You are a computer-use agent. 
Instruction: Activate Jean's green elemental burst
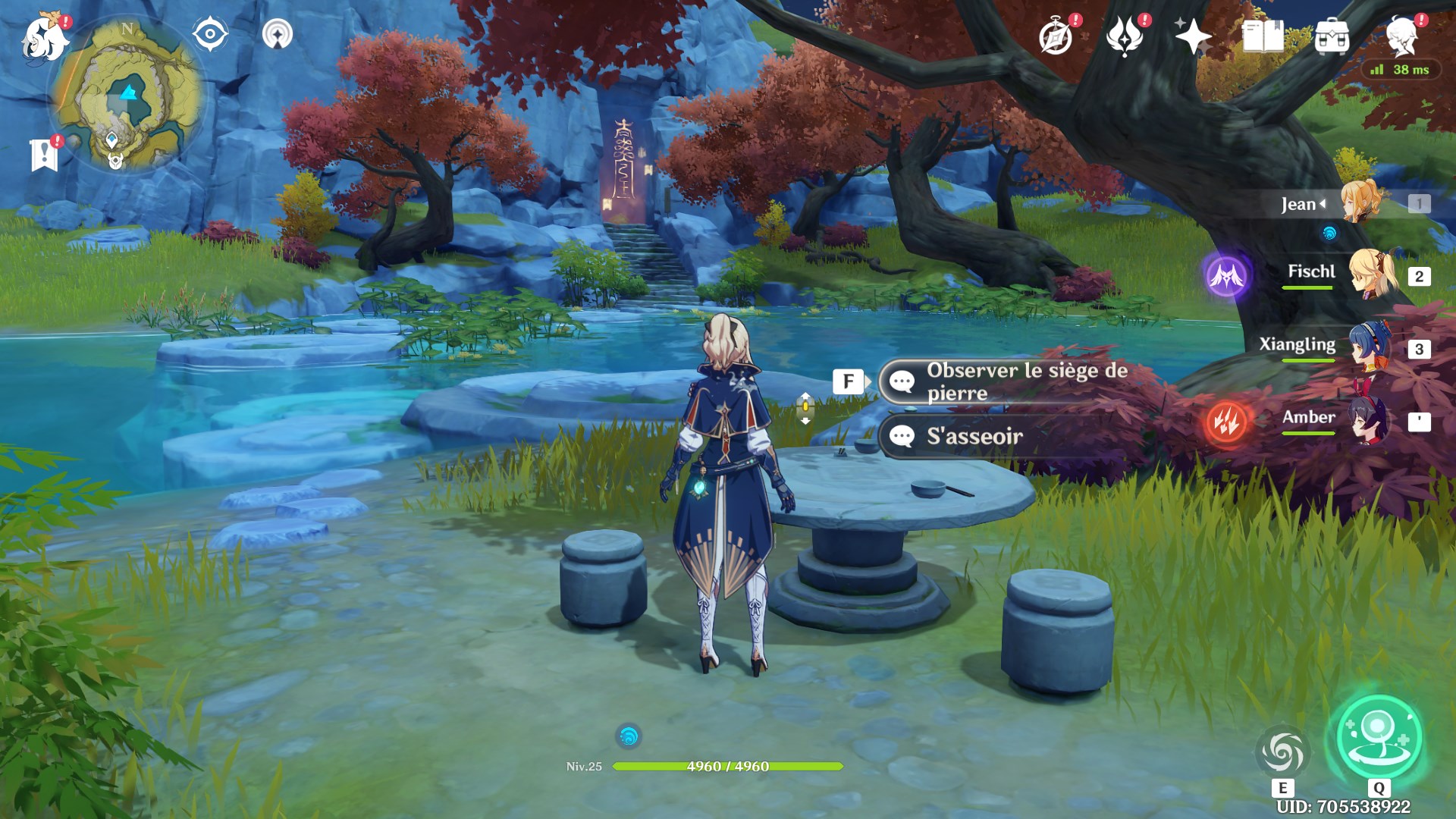click(1378, 739)
